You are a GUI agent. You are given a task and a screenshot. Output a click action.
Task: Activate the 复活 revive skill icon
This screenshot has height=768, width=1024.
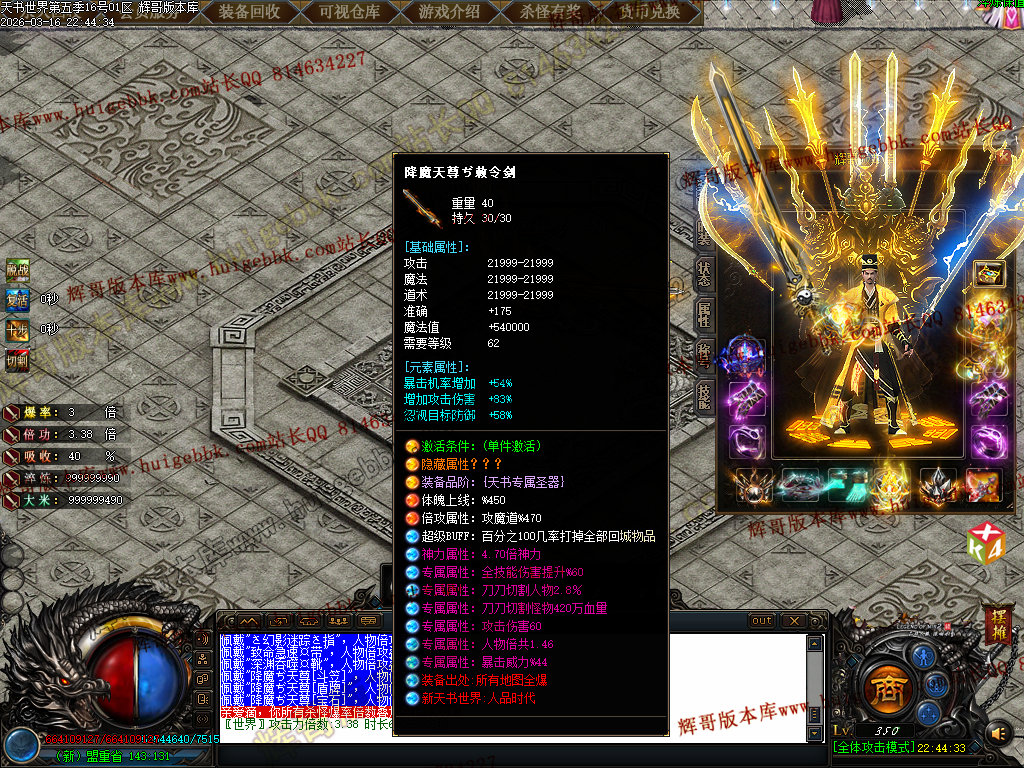coord(18,299)
